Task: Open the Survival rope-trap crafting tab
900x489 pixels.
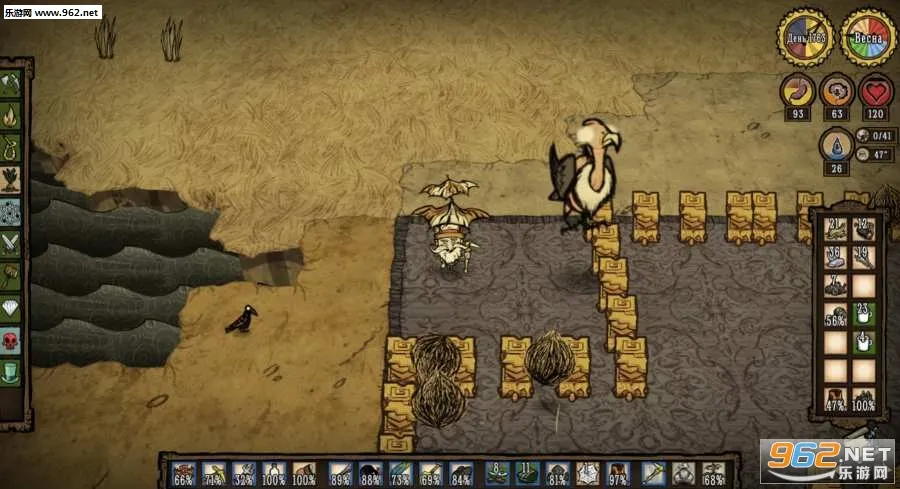Action: point(12,147)
